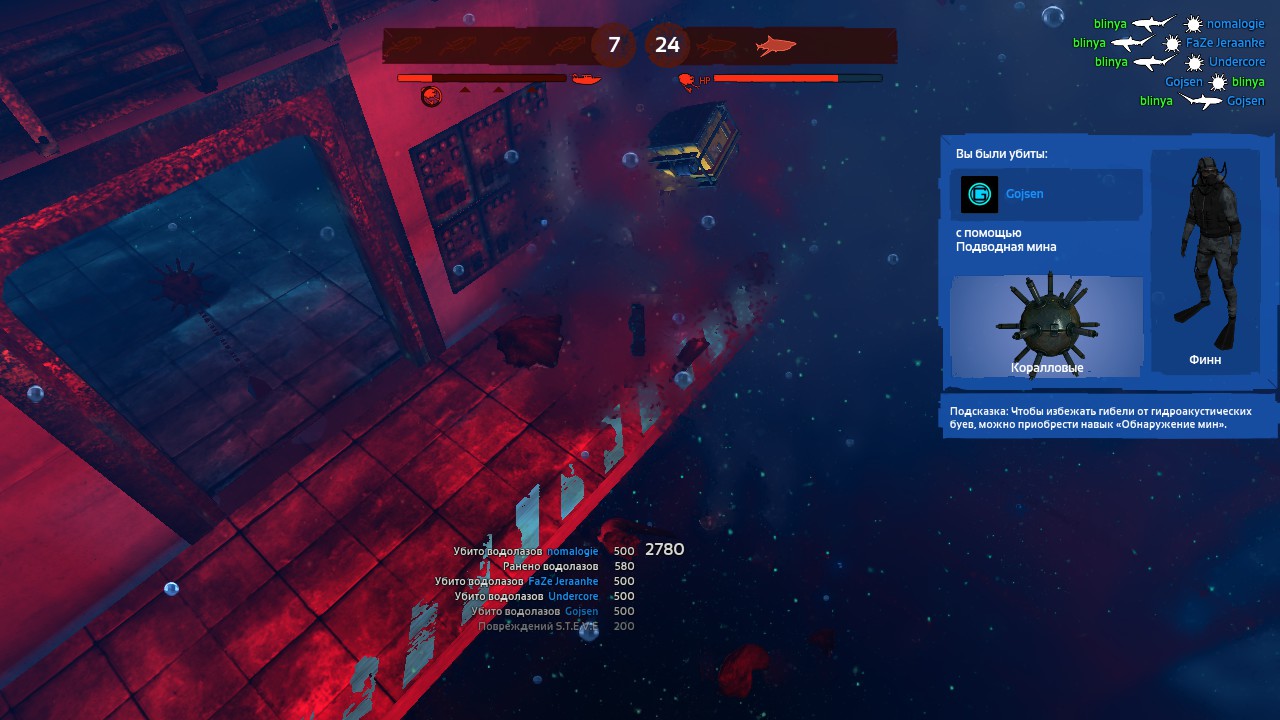Click the white shark icon next to the bottom blinya kill
The height and width of the screenshot is (720, 1280).
[1201, 100]
